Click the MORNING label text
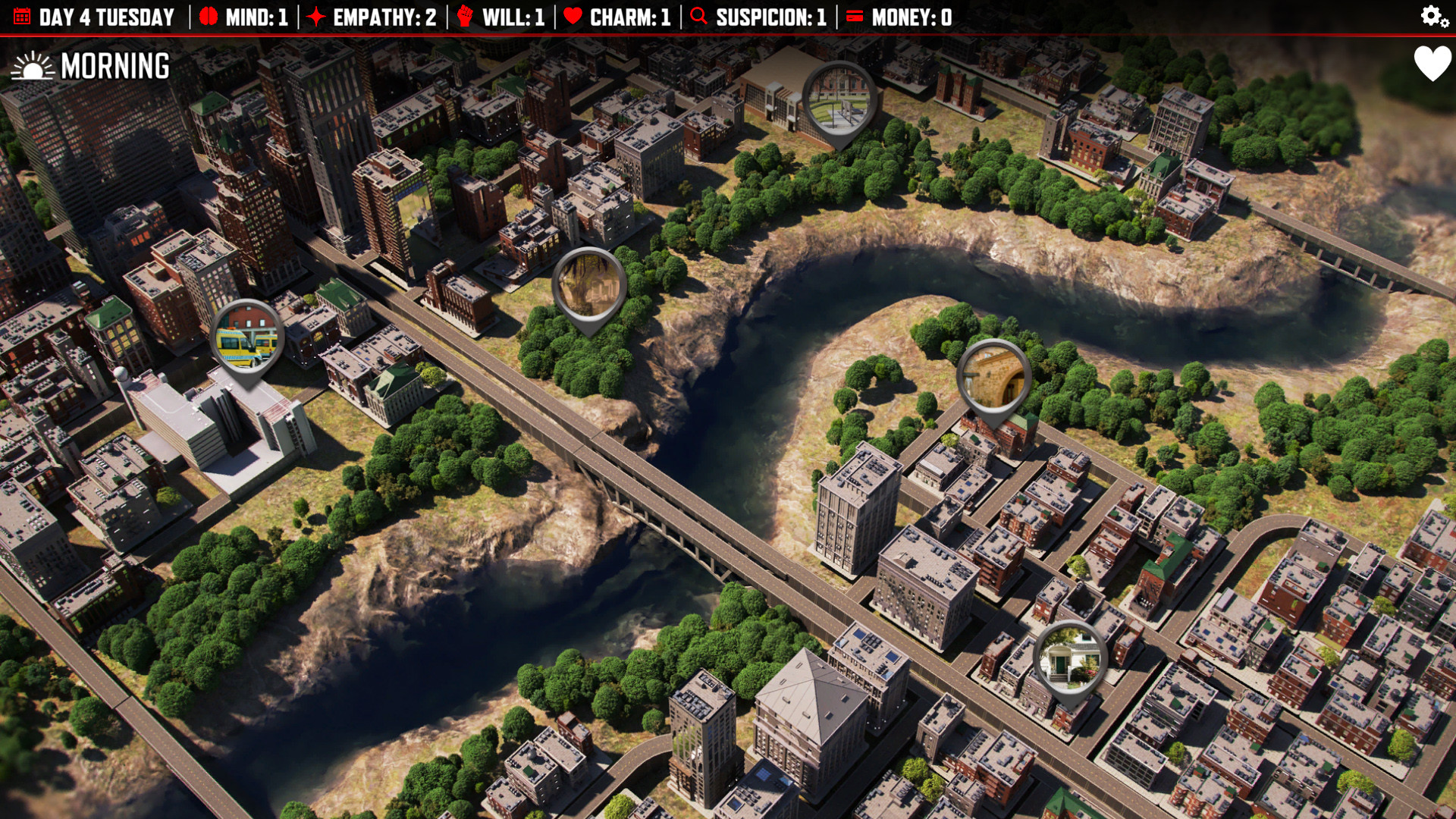The image size is (1456, 819). tap(114, 65)
